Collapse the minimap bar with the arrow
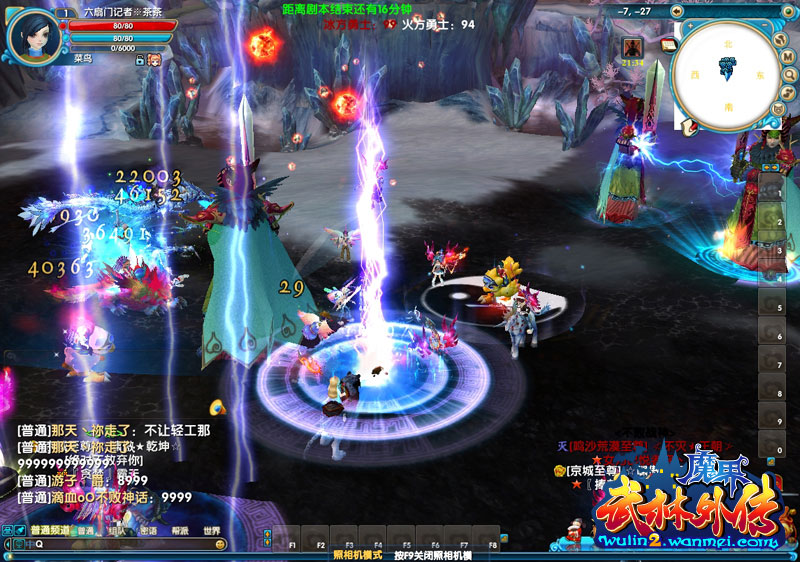 (676, 12)
